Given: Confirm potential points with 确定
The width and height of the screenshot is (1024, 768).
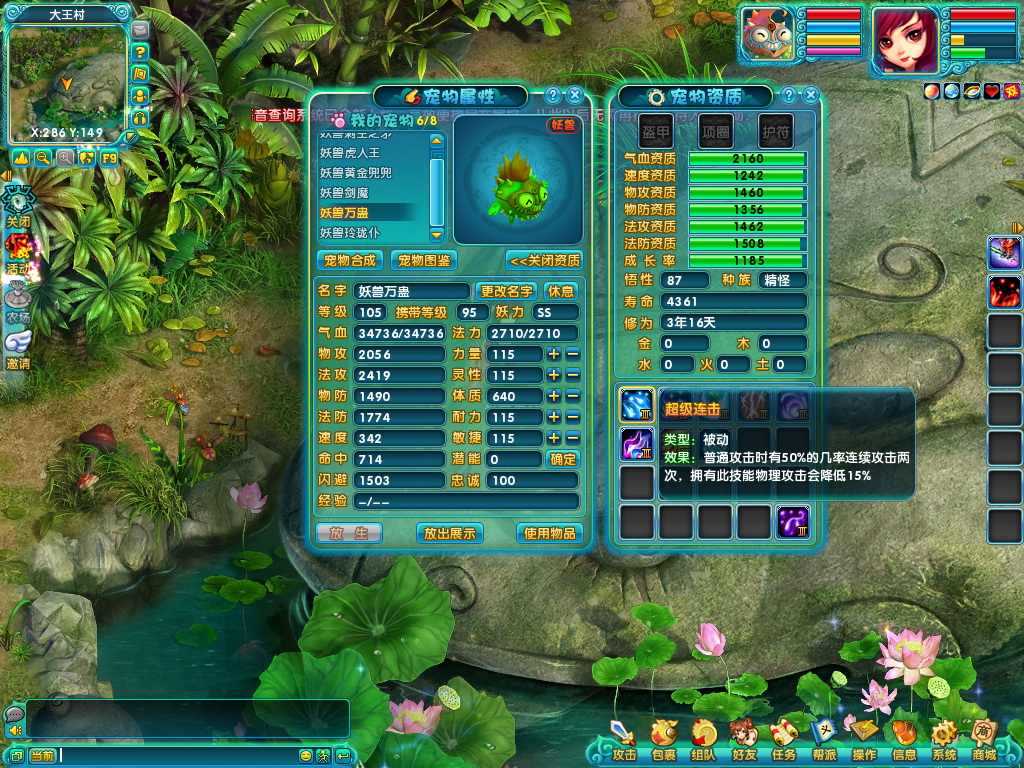Looking at the screenshot, I should coord(563,459).
